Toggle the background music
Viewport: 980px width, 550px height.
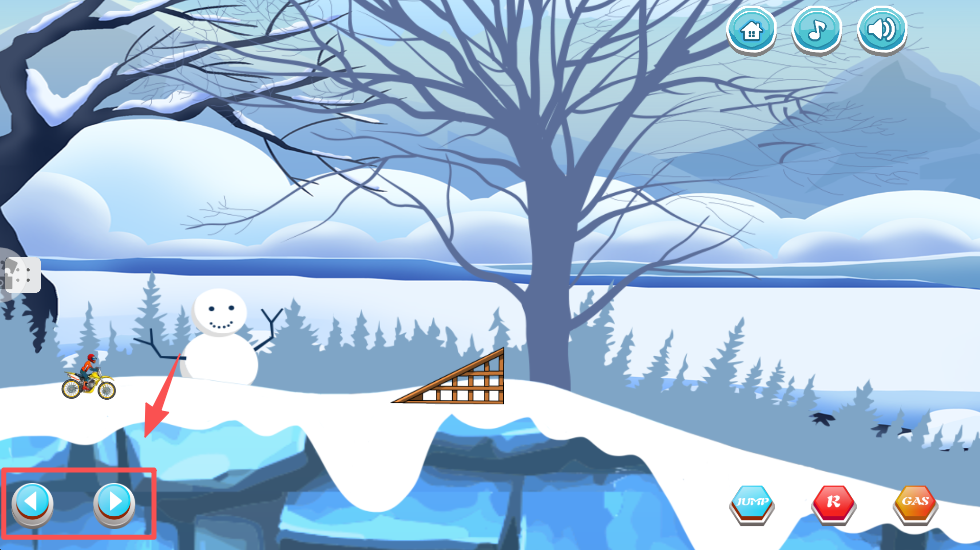tap(816, 30)
